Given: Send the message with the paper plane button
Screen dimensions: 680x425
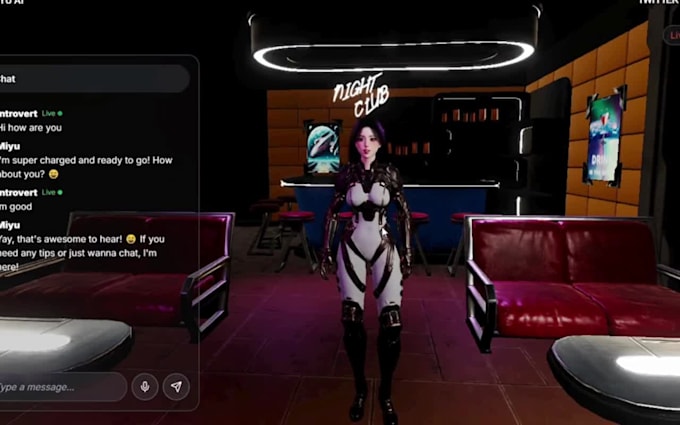Looking at the screenshot, I should click(x=176, y=387).
